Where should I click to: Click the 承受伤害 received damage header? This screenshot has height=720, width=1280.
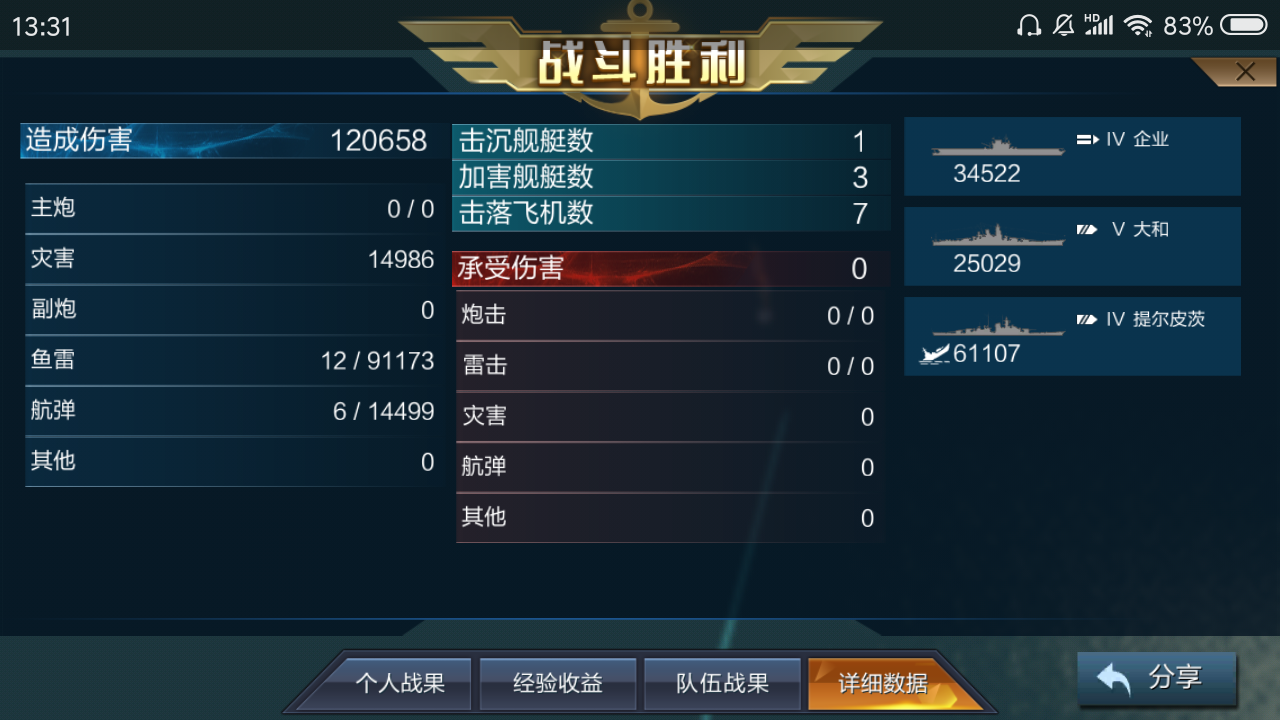[670, 268]
